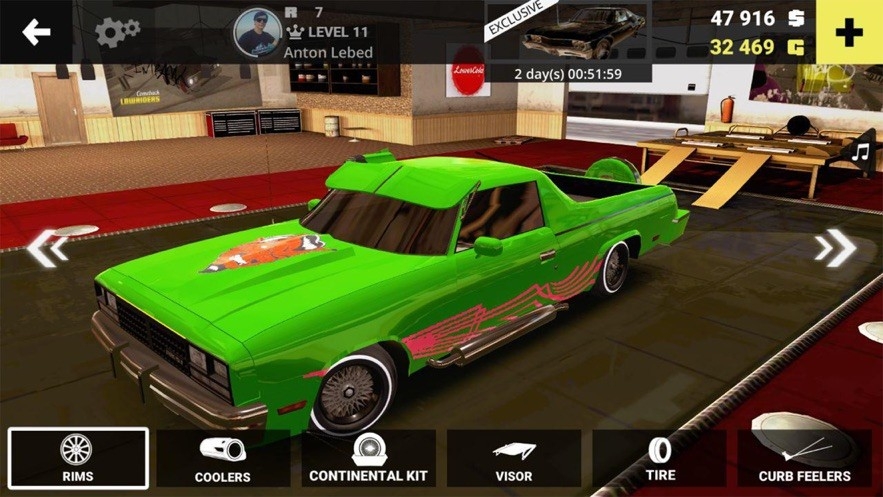Select the Curb Feelers category

(x=805, y=459)
